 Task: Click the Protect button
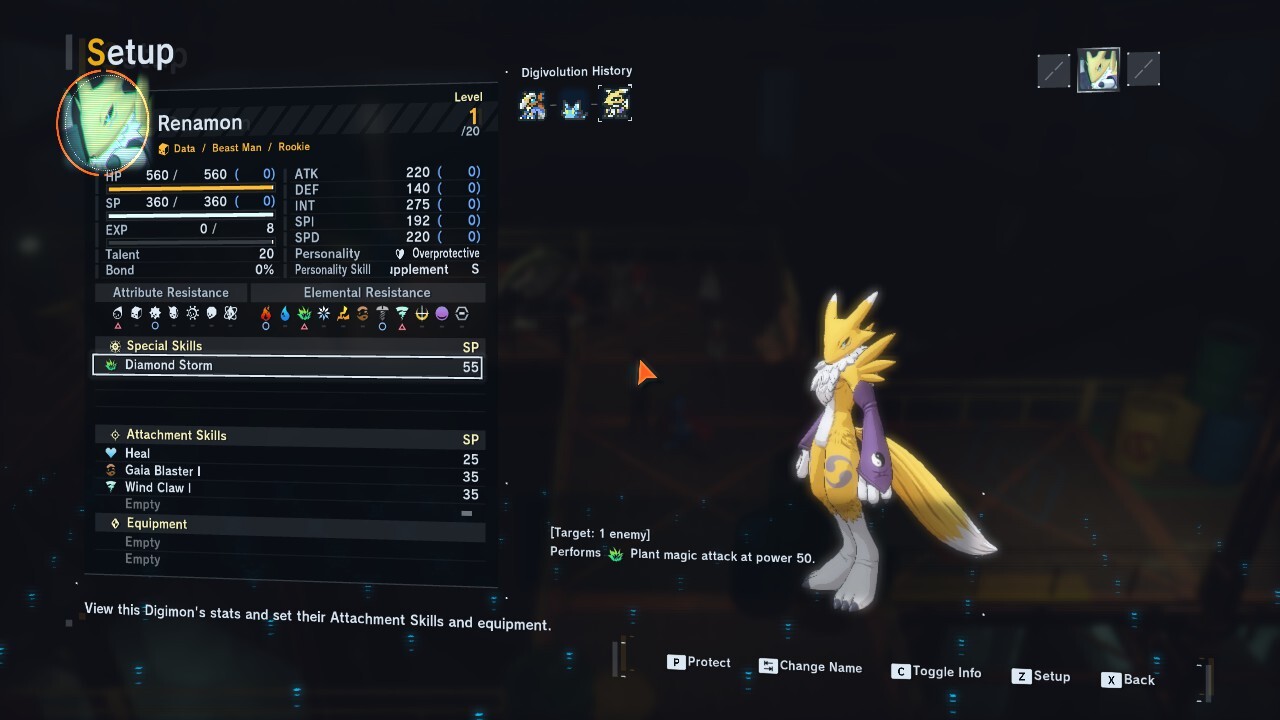(x=699, y=662)
